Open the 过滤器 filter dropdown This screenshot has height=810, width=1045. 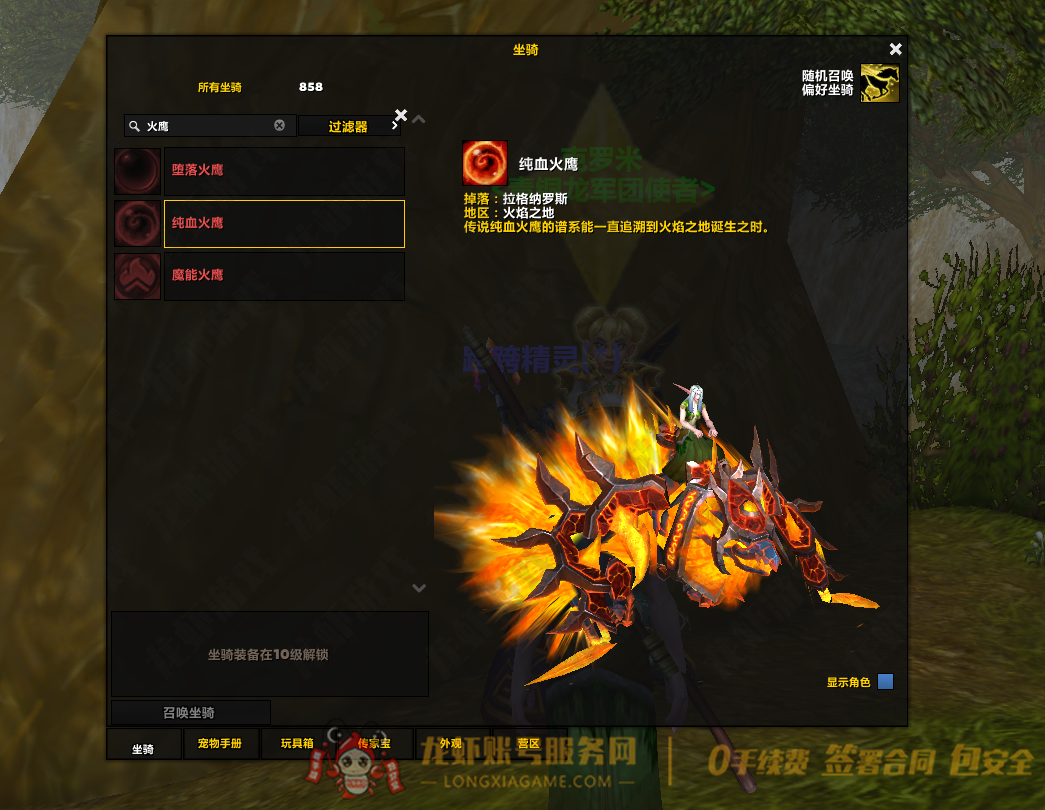351,127
